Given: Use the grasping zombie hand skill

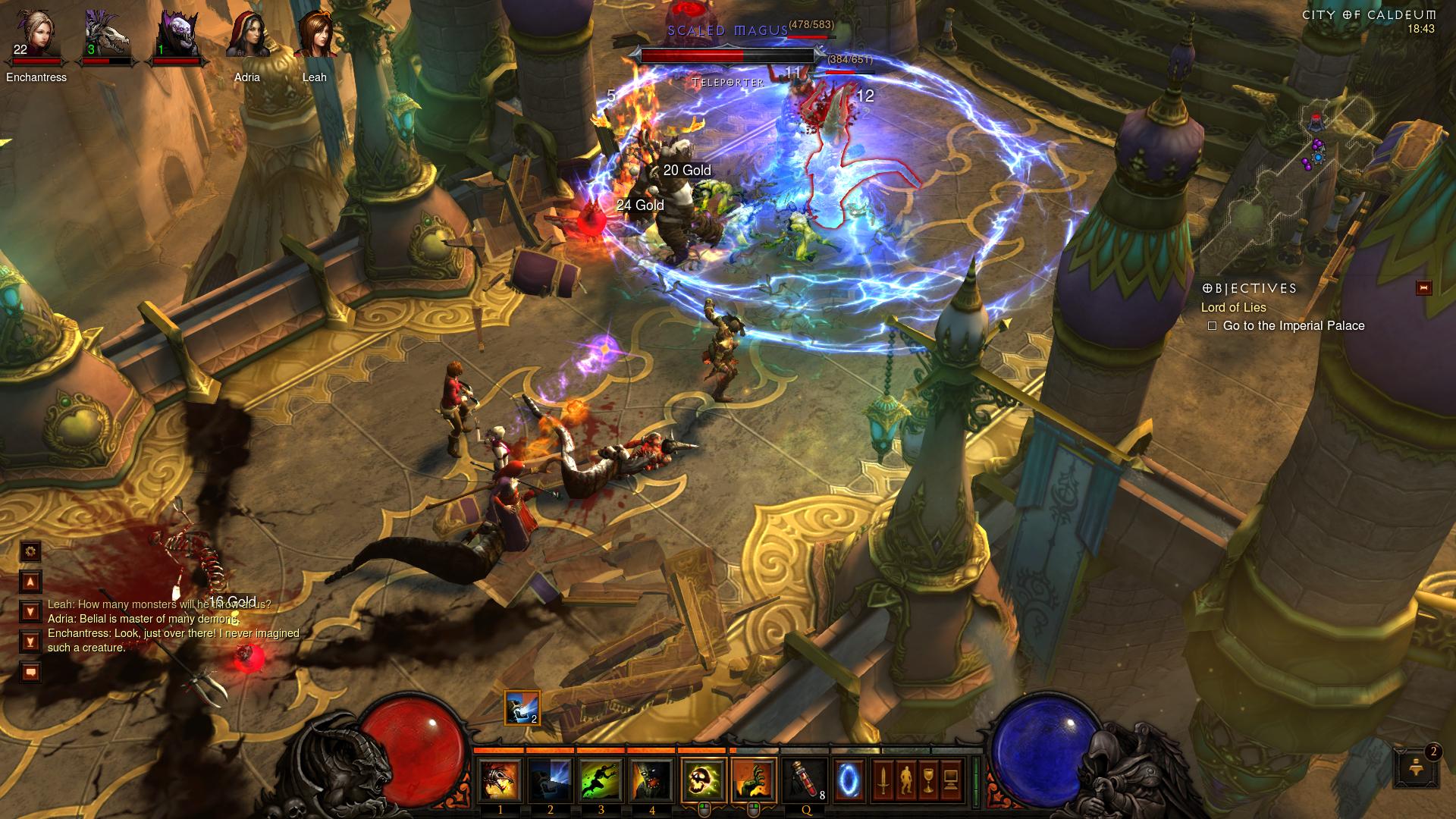Looking at the screenshot, I should pyautogui.click(x=754, y=780).
